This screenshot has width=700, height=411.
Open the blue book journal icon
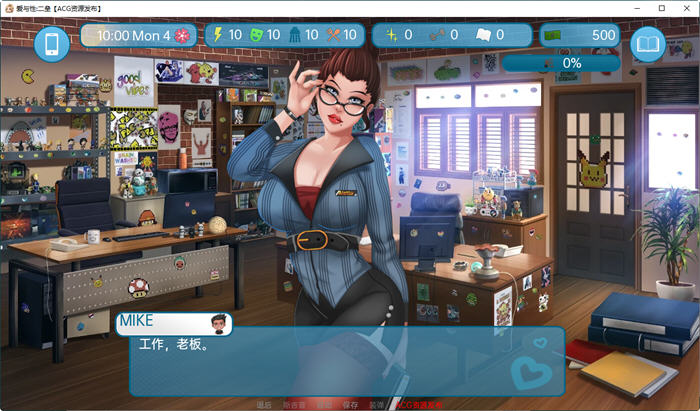[x=648, y=44]
